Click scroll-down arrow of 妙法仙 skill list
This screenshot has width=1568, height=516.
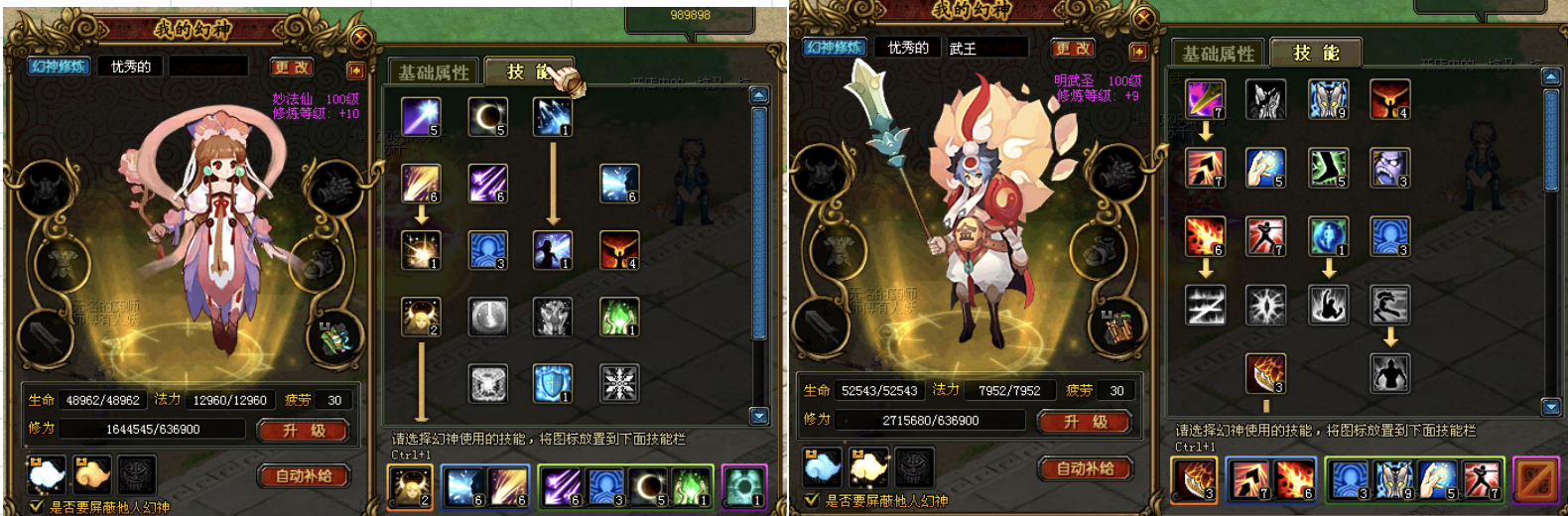(x=759, y=416)
